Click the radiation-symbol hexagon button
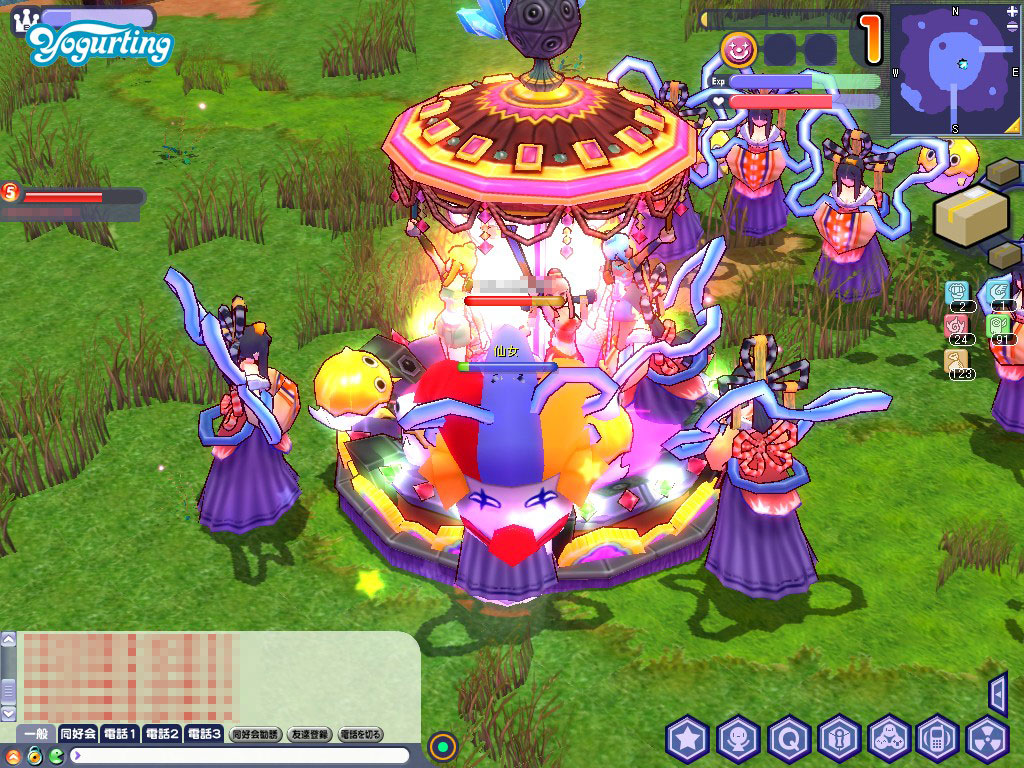The height and width of the screenshot is (768, 1024). [988, 739]
